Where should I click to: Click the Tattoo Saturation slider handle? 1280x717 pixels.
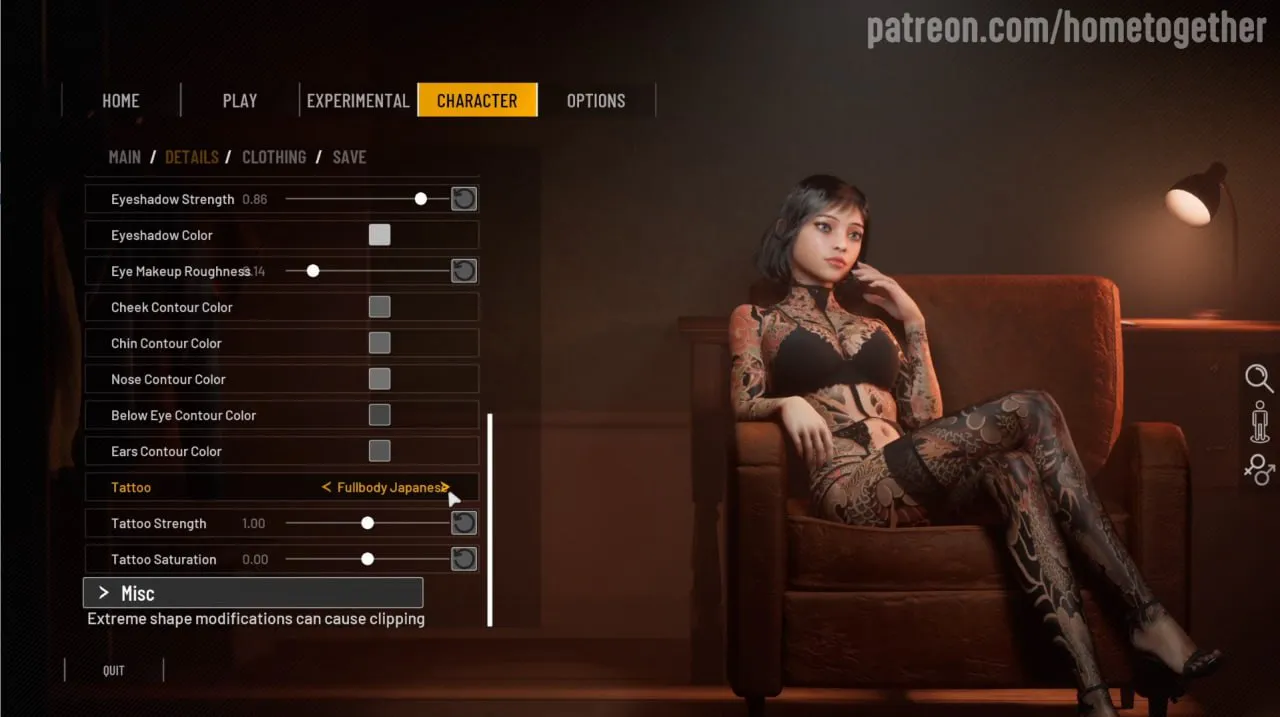[367, 559]
